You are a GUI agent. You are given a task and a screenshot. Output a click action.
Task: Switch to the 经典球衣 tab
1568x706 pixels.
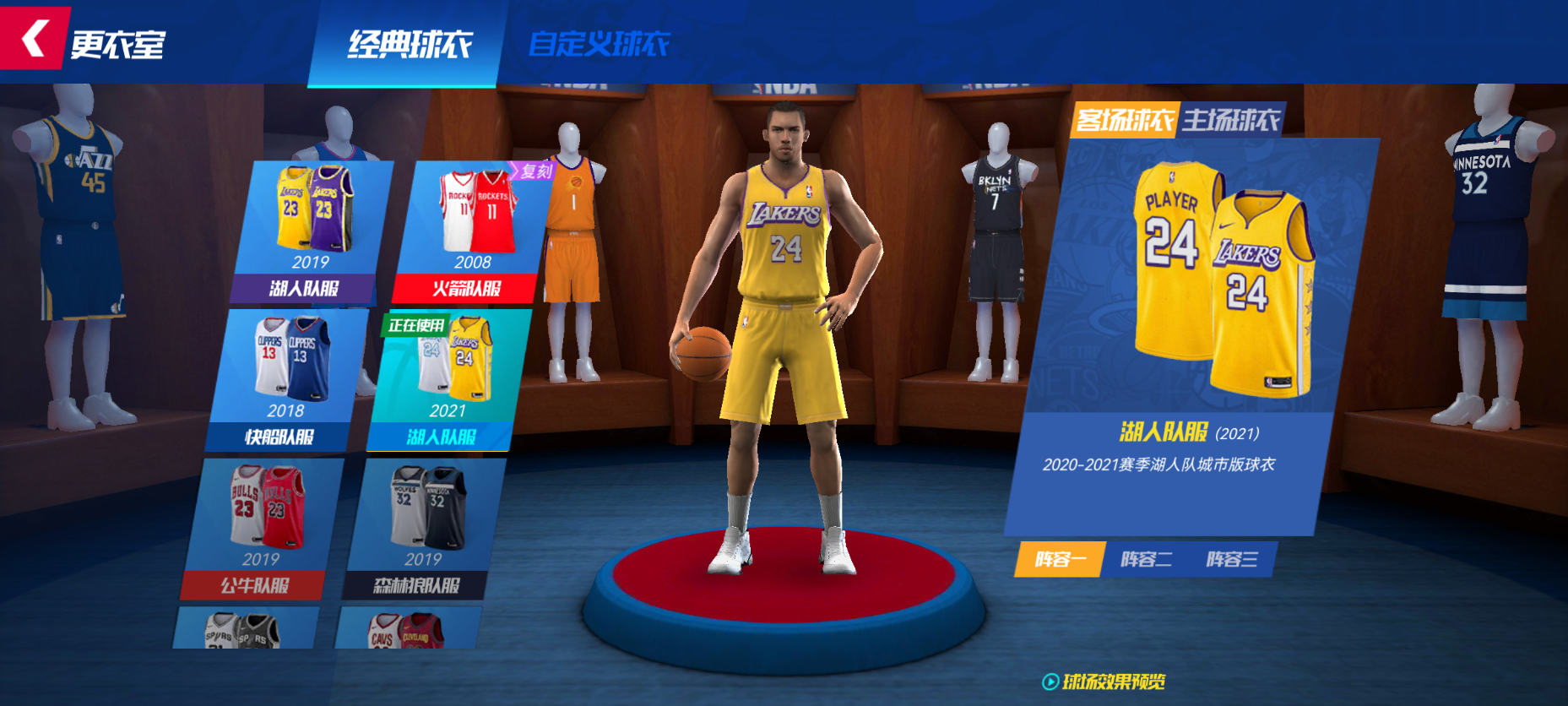[410, 44]
